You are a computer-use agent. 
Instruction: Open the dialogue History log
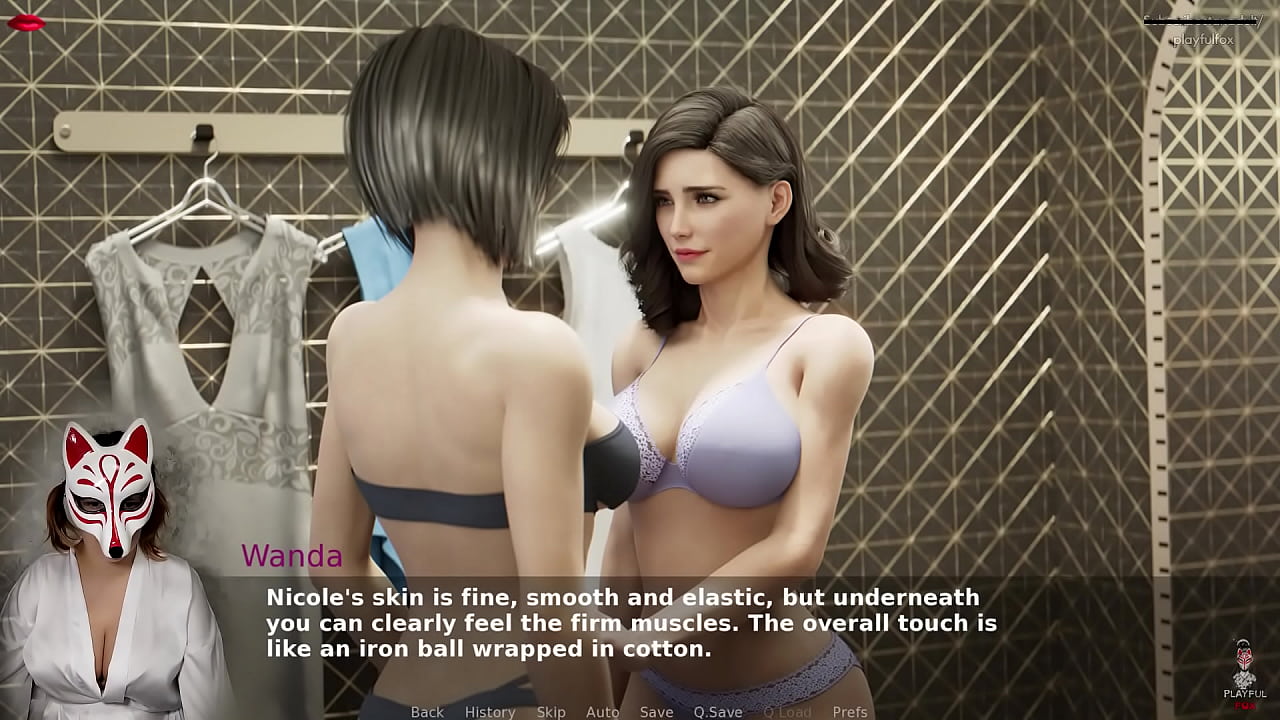(490, 711)
